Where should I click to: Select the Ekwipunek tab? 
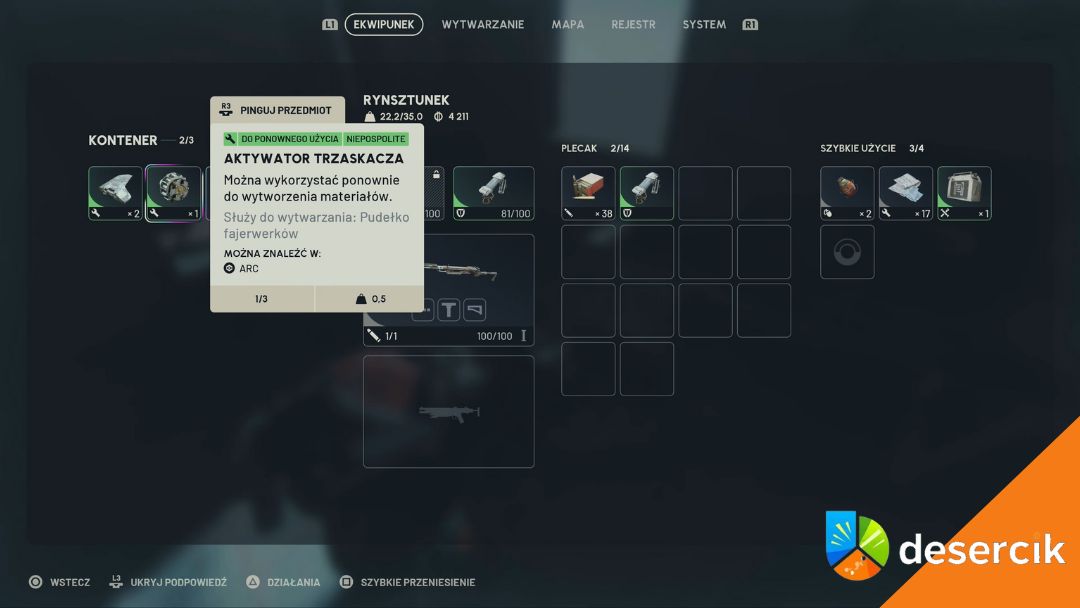(x=384, y=25)
